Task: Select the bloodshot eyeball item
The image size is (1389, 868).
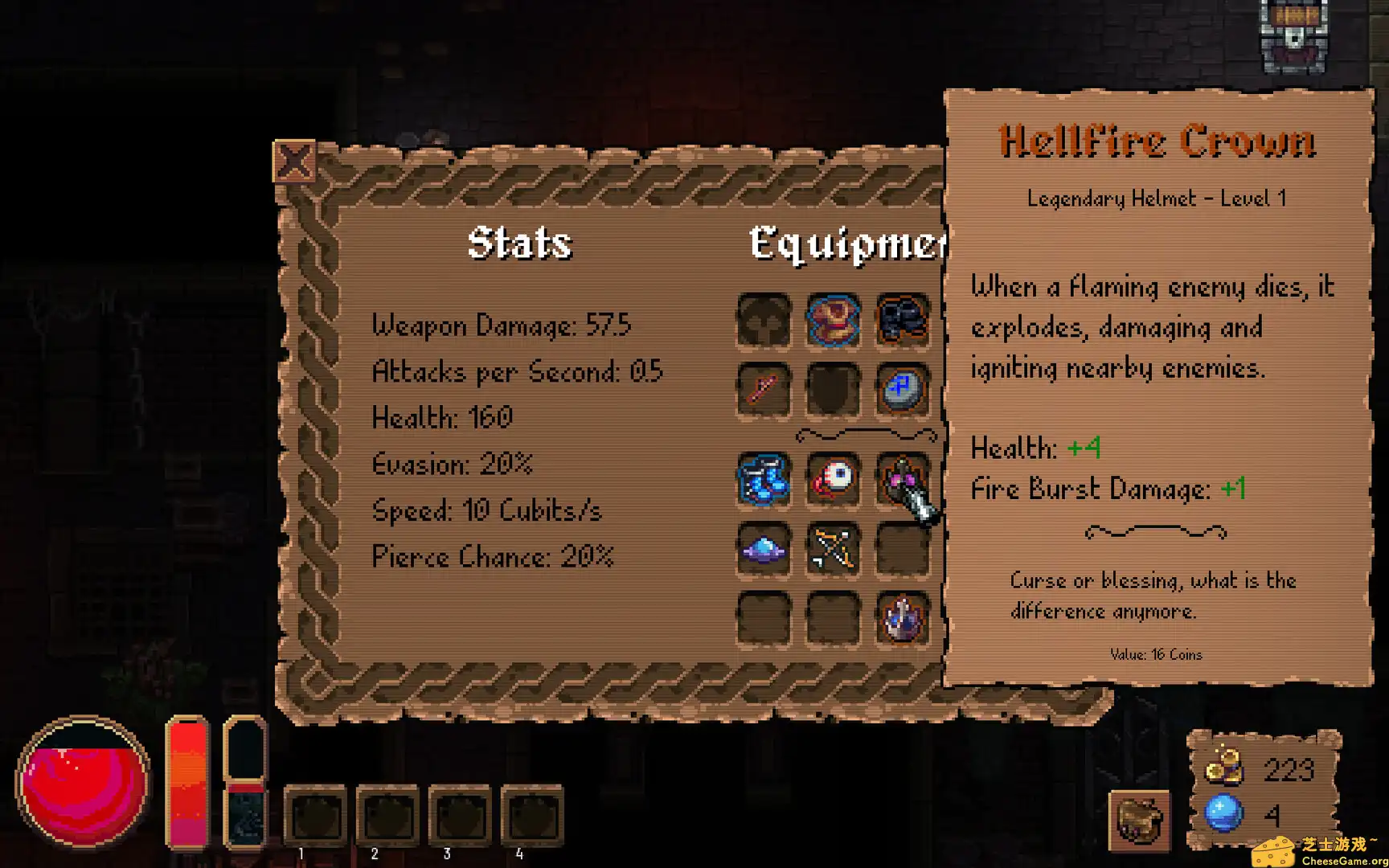Action: tap(833, 480)
